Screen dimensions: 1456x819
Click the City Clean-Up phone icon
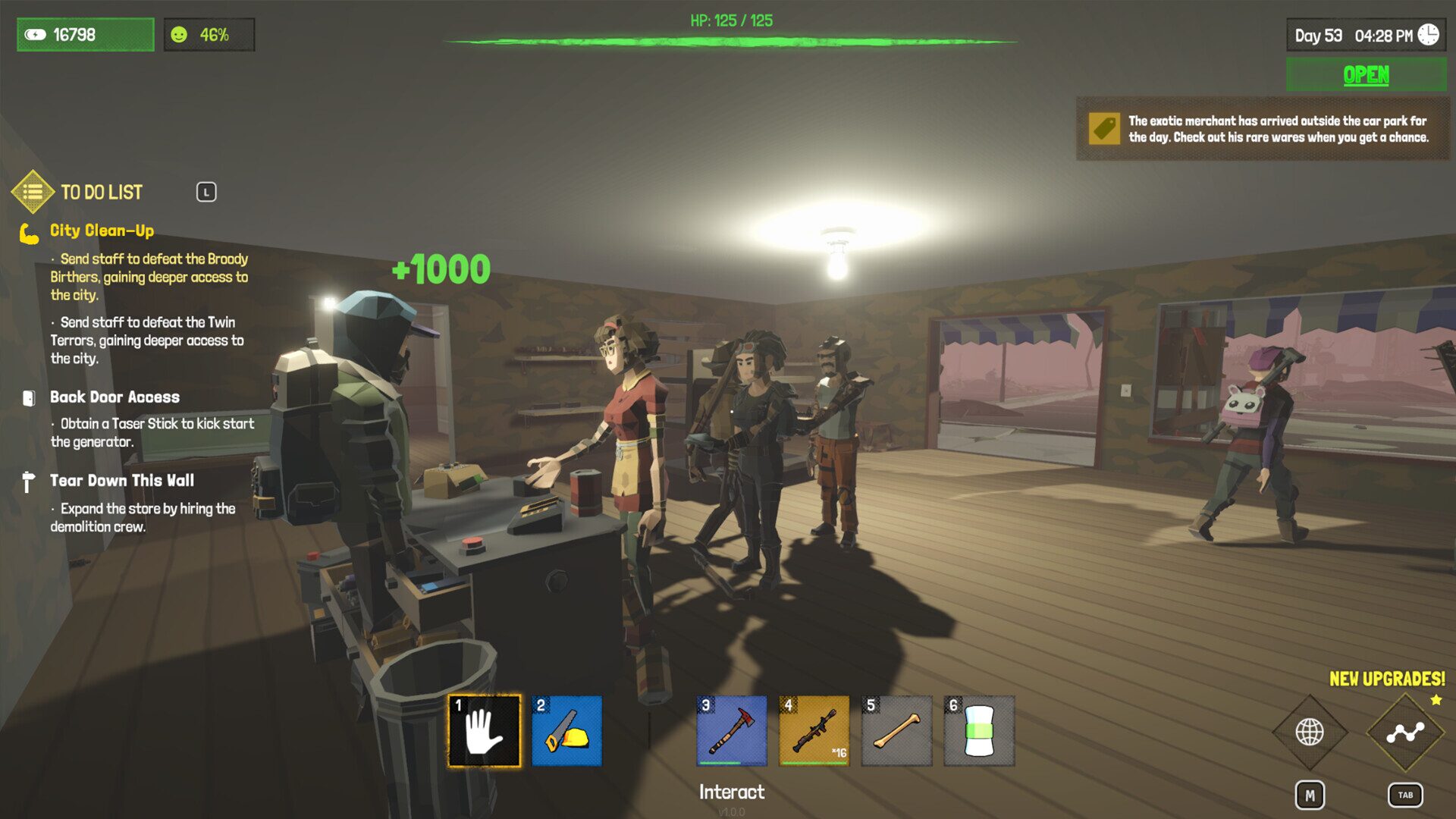29,234
